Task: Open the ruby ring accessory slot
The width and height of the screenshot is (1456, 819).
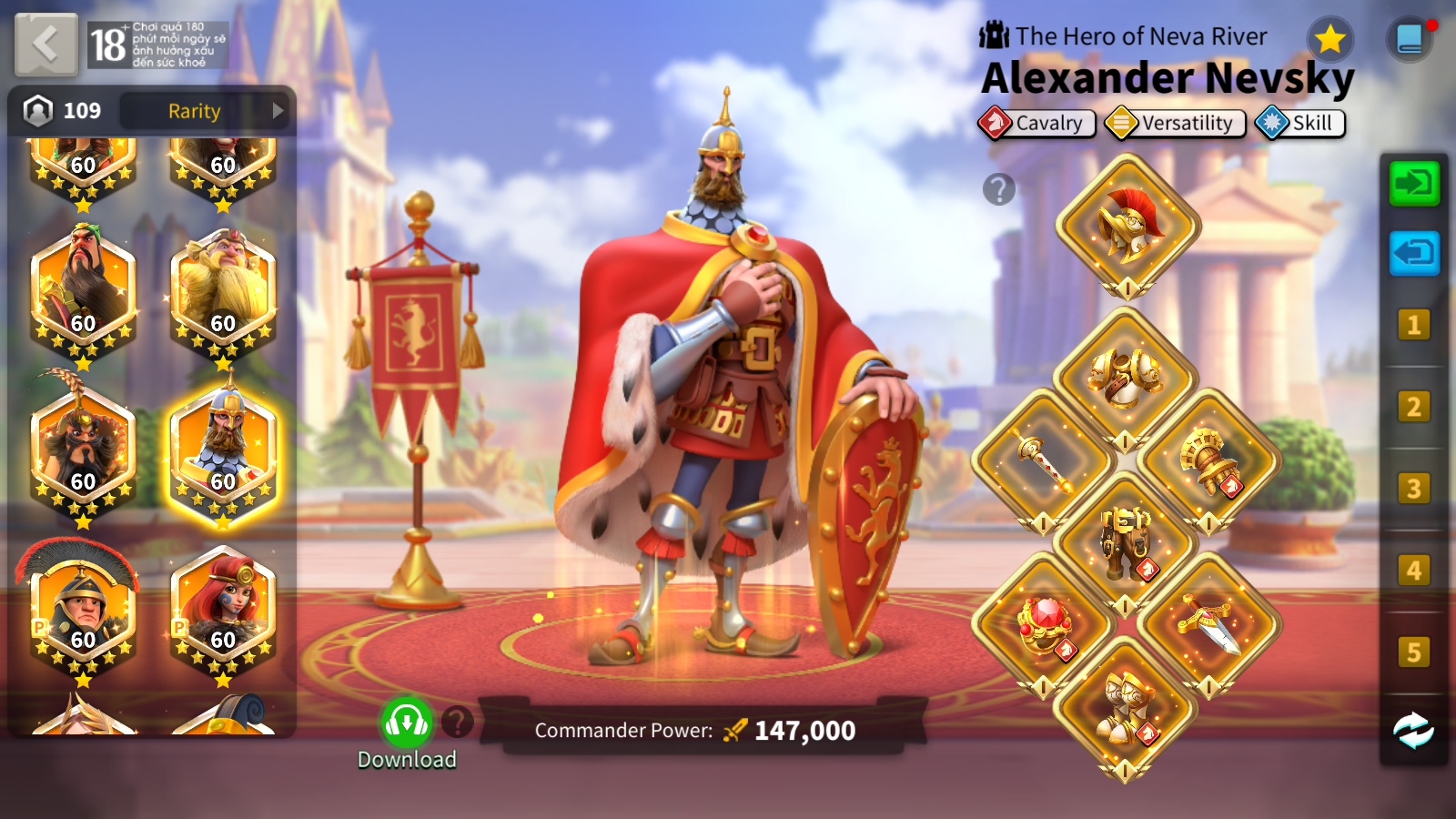Action: 1044,624
